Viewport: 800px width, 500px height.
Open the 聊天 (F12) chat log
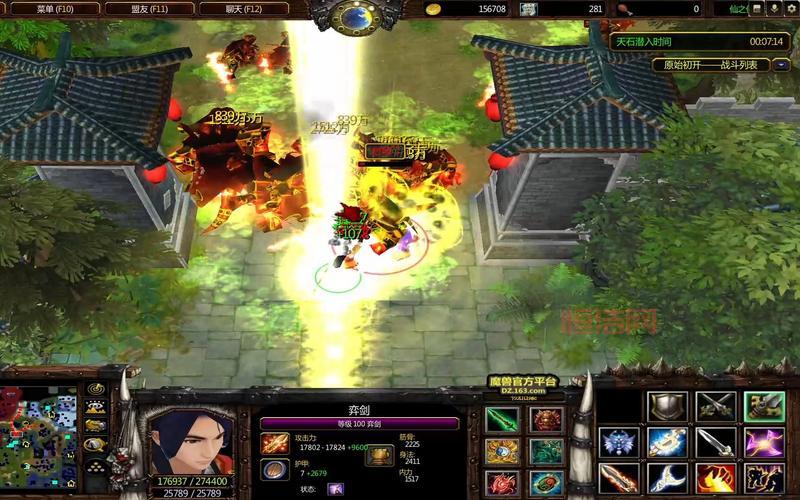243,8
